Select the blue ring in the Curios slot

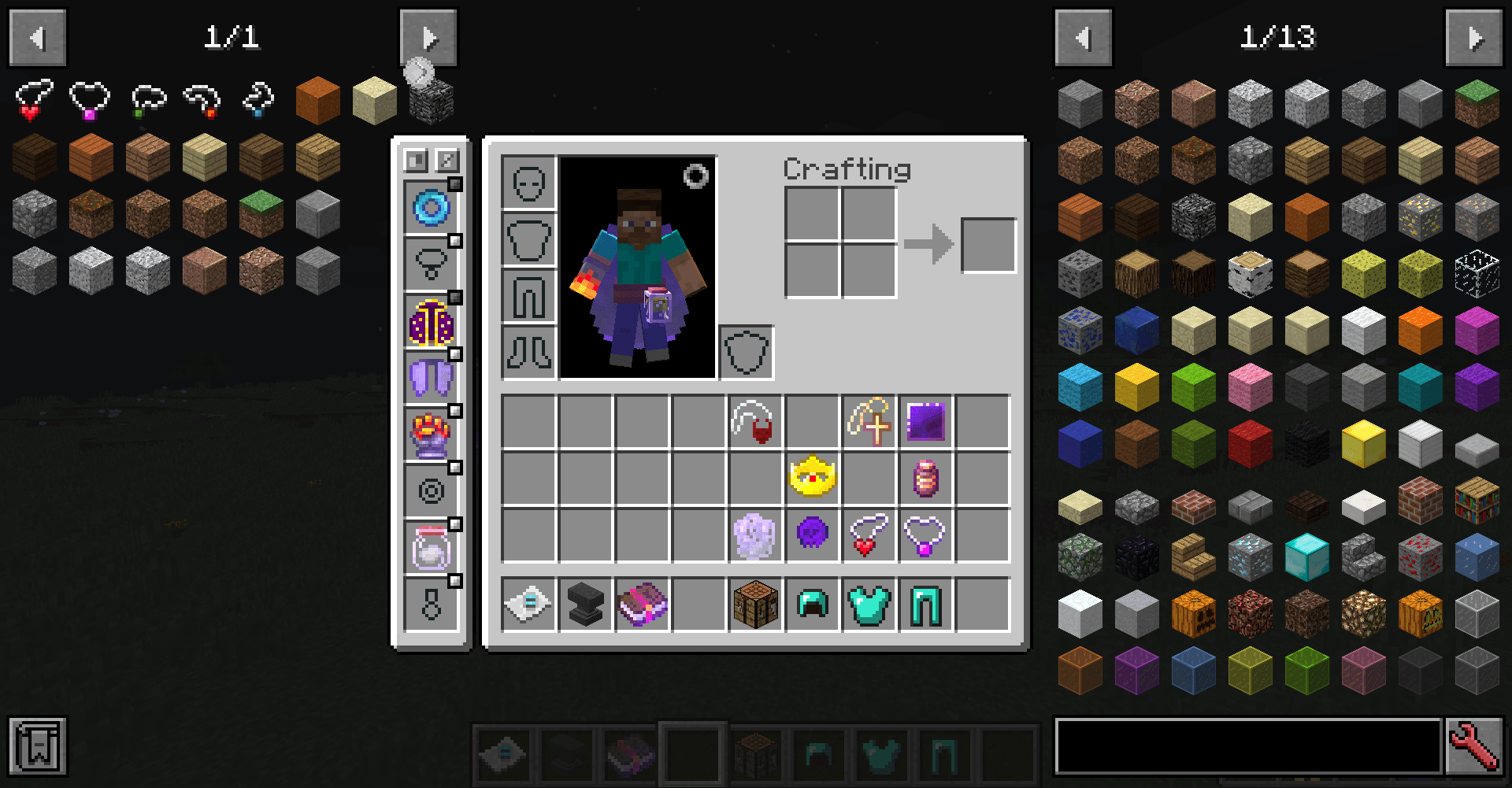point(430,208)
